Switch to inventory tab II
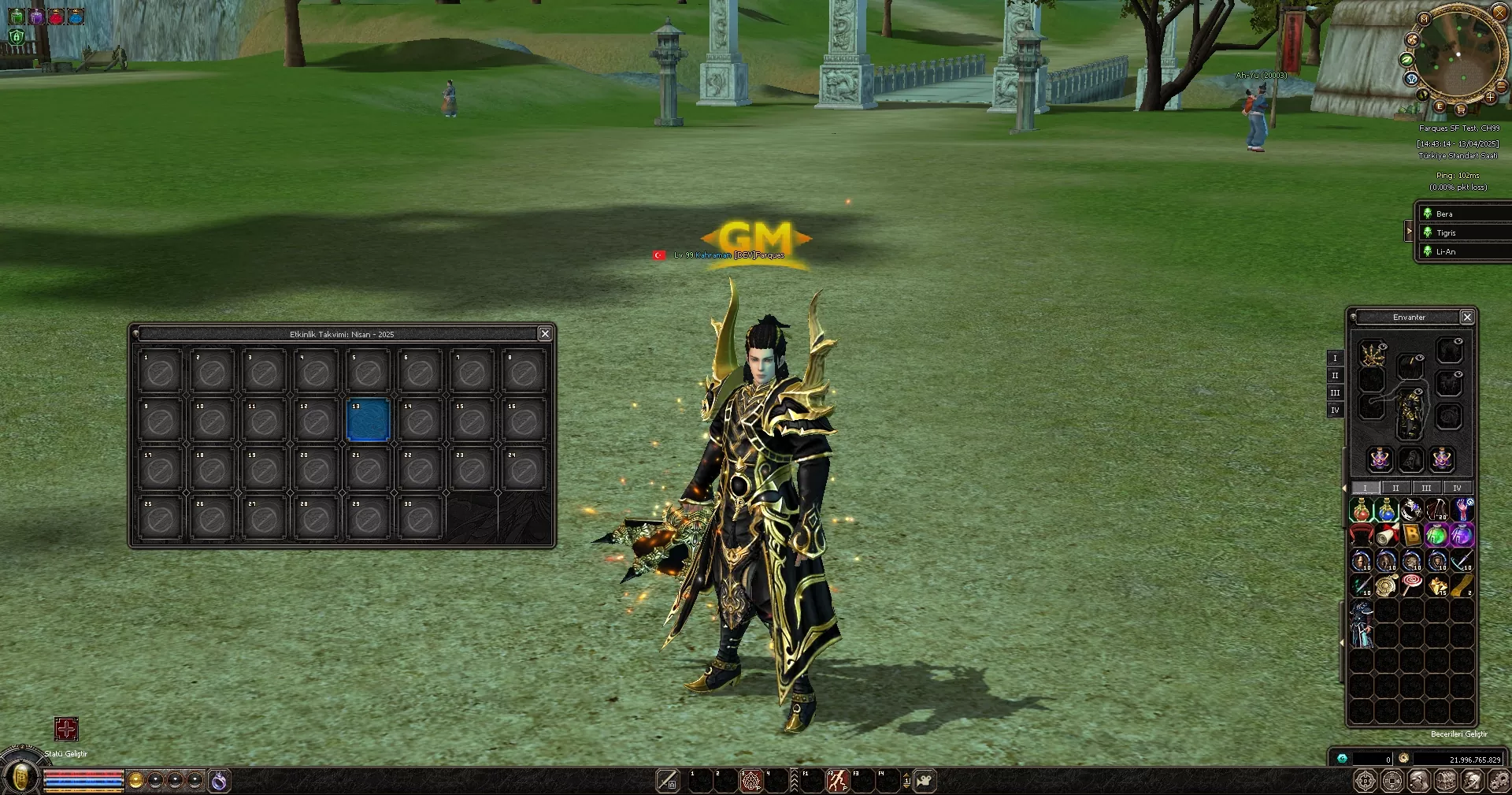Screen dimensions: 1512x795 click(x=1395, y=489)
